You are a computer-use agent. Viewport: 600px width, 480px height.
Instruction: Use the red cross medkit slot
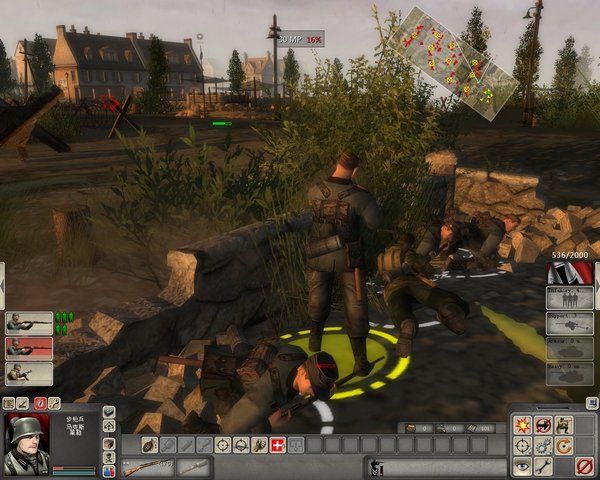277,444
